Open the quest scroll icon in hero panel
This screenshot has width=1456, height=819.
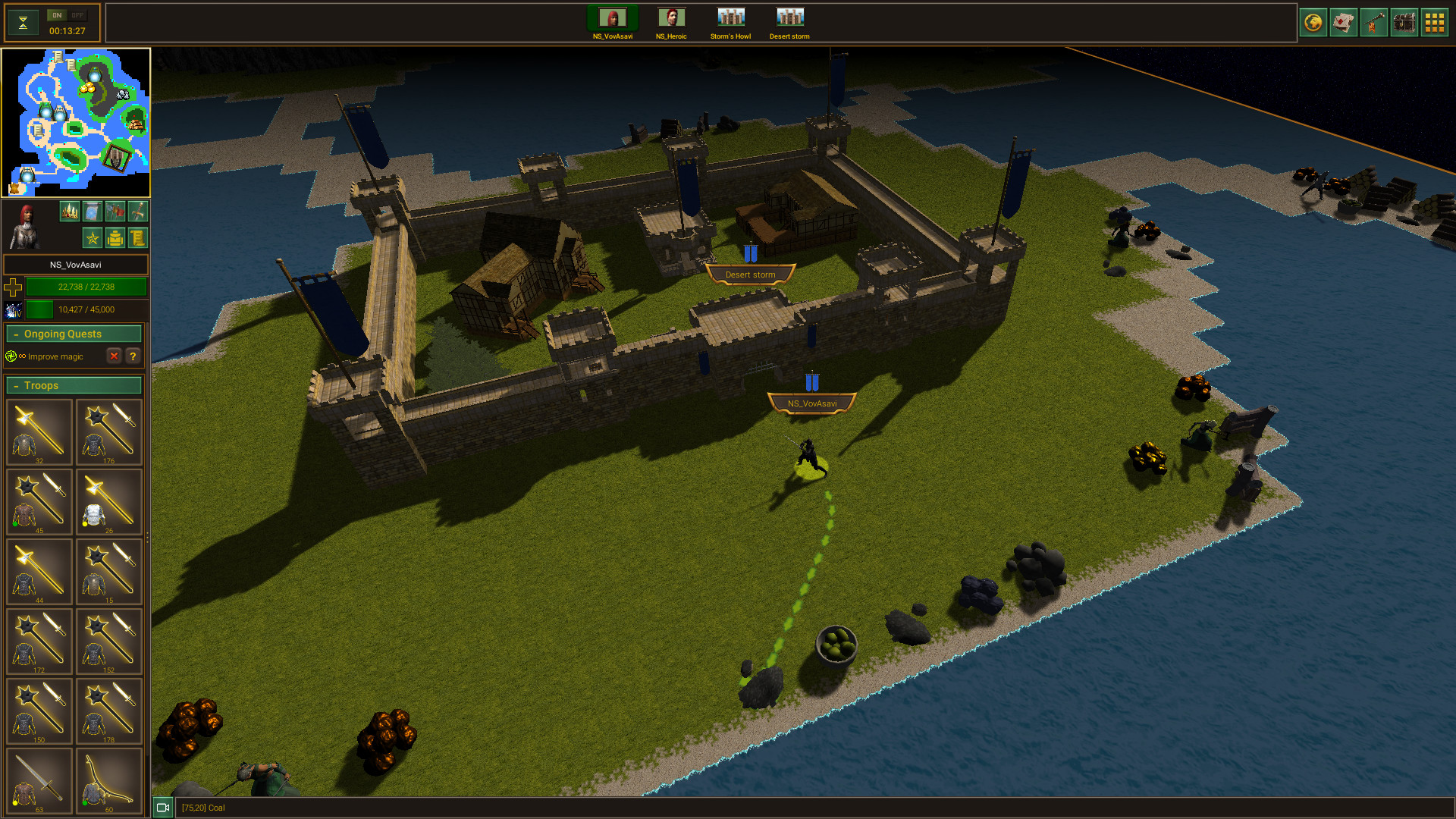pyautogui.click(x=137, y=237)
